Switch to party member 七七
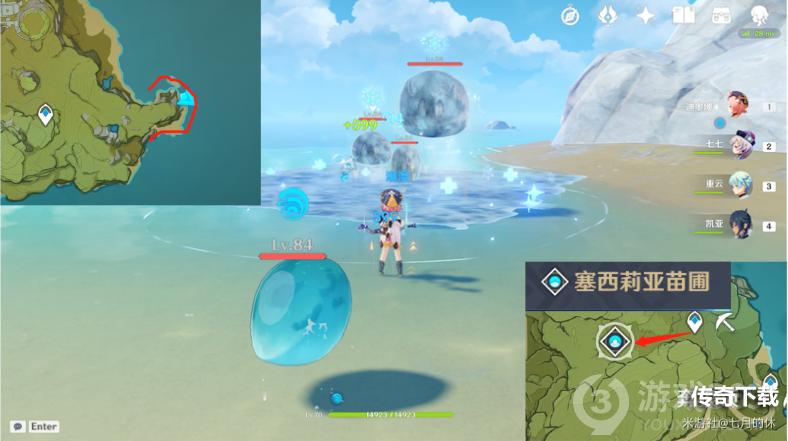Viewport: 788px width, 441px height. pos(743,146)
